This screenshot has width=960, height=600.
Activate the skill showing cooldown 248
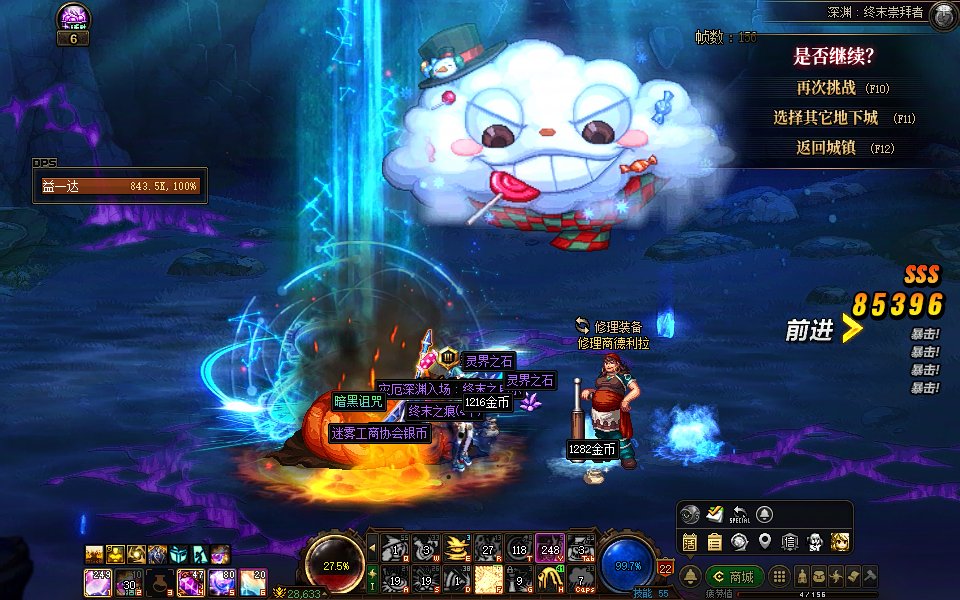549,548
